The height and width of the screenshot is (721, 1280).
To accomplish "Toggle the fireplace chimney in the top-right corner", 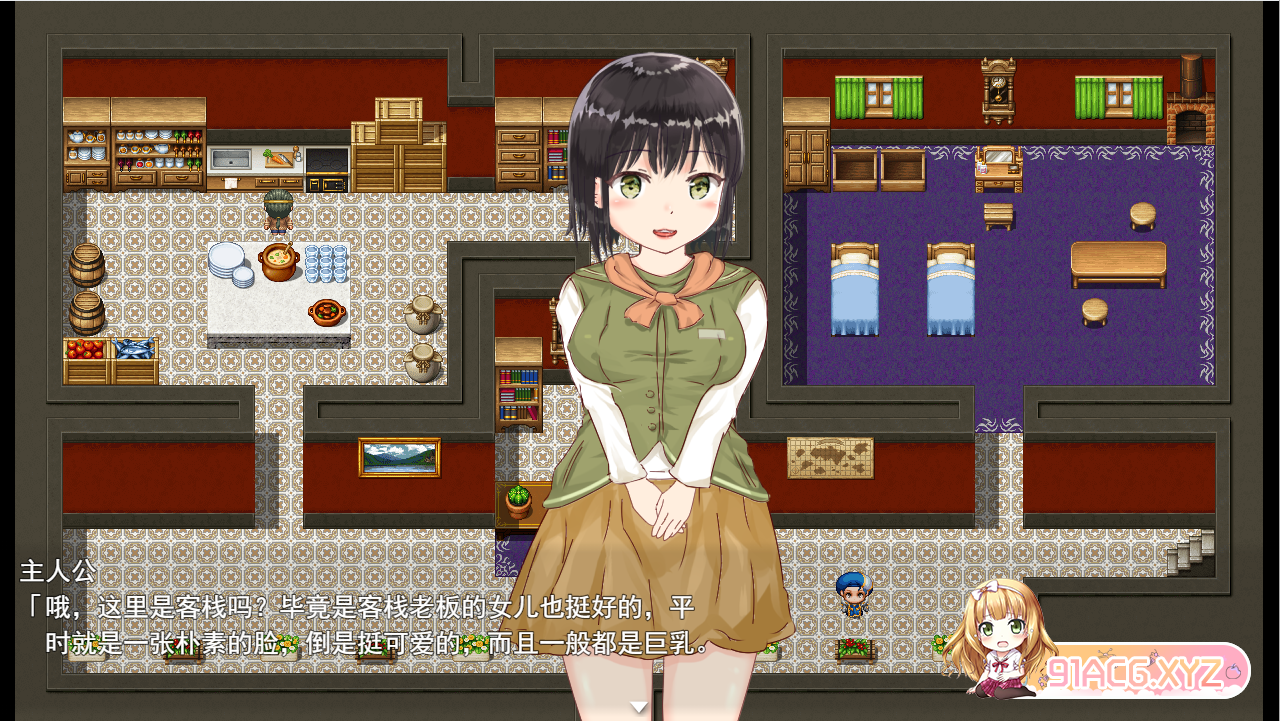I will (x=1191, y=75).
